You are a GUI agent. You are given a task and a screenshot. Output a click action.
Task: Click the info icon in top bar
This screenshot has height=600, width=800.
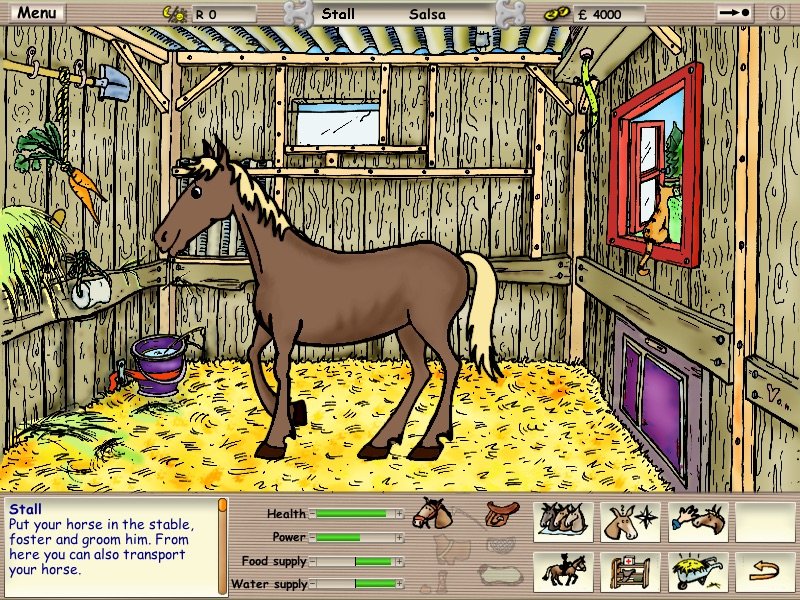(x=777, y=14)
